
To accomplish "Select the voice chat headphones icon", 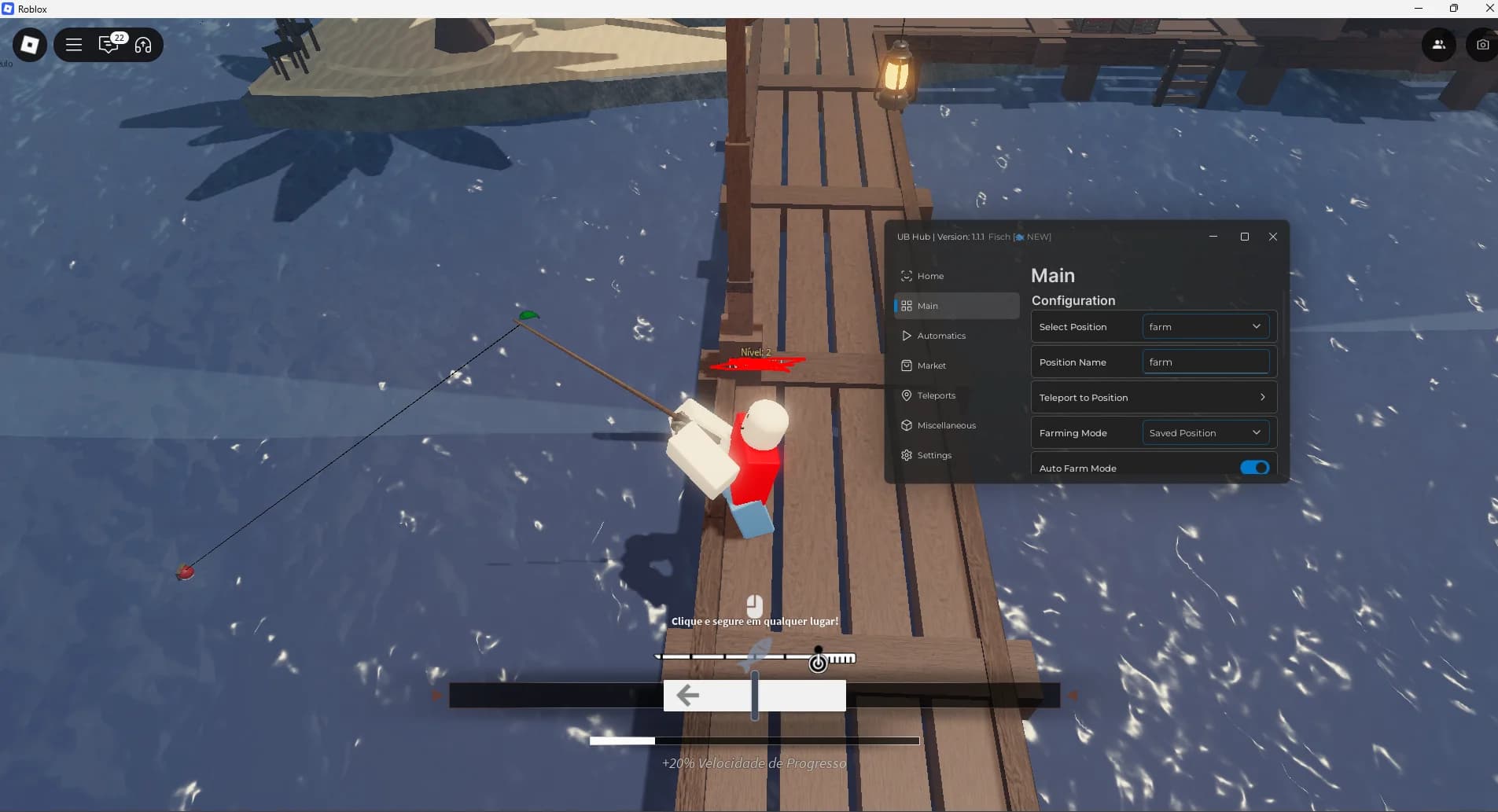I will [142, 46].
